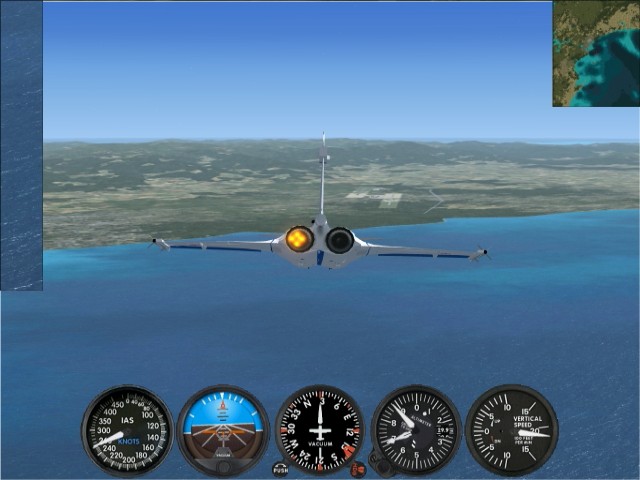Click the altimeter gauge
The image size is (640, 480).
(416, 430)
